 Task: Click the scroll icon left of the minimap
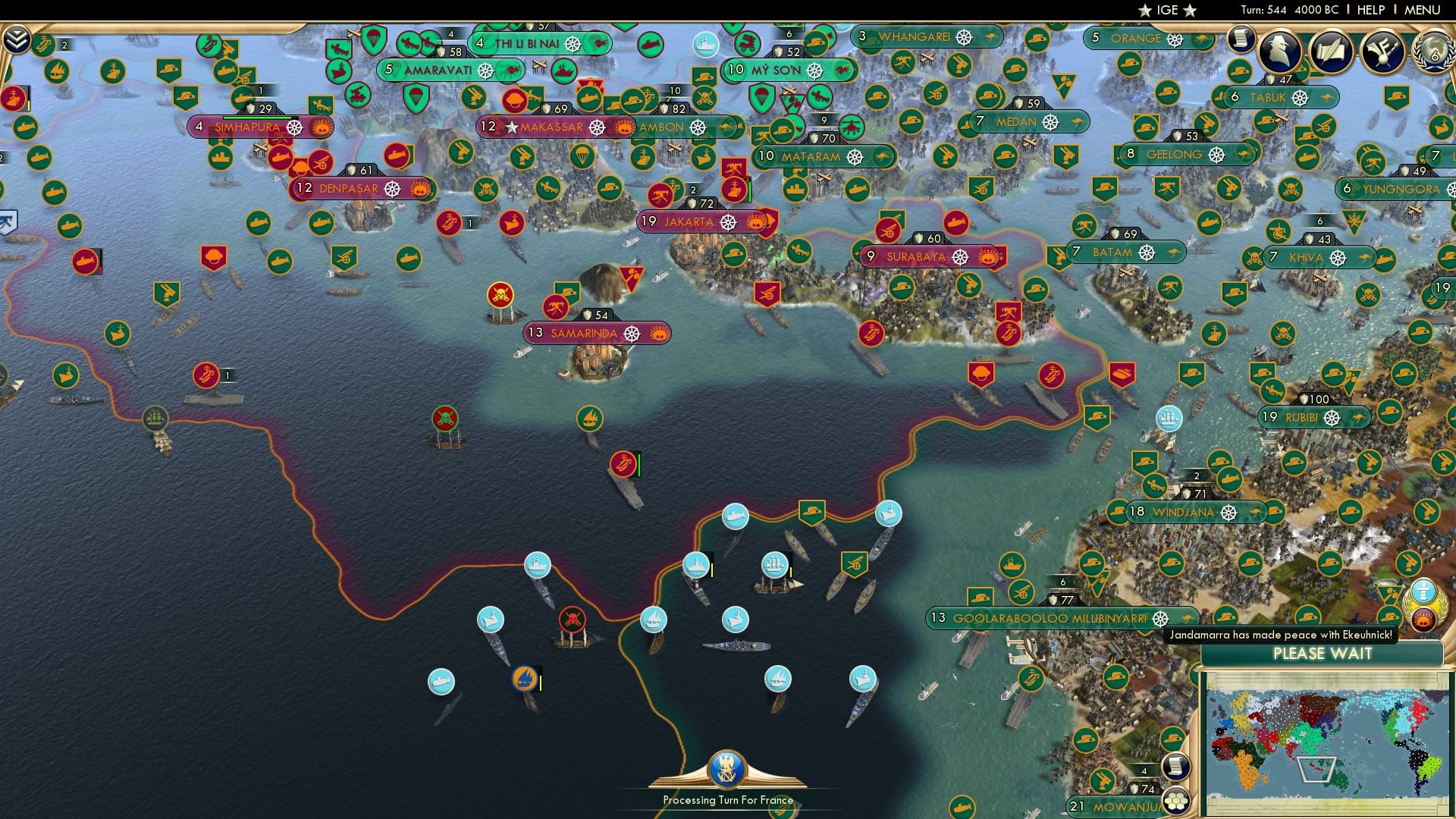(1176, 767)
